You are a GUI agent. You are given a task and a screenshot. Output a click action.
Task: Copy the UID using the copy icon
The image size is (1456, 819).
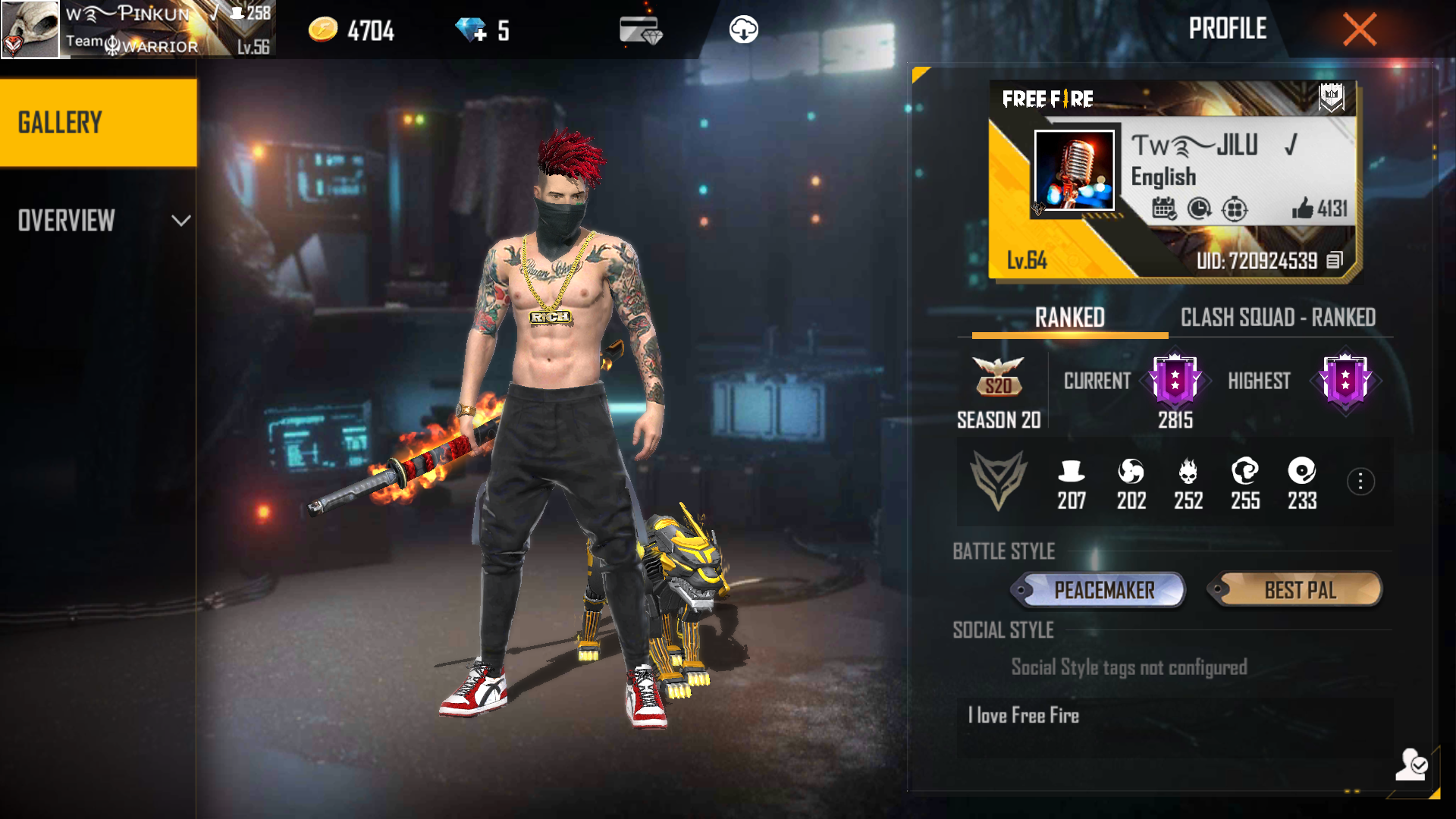[x=1335, y=261]
